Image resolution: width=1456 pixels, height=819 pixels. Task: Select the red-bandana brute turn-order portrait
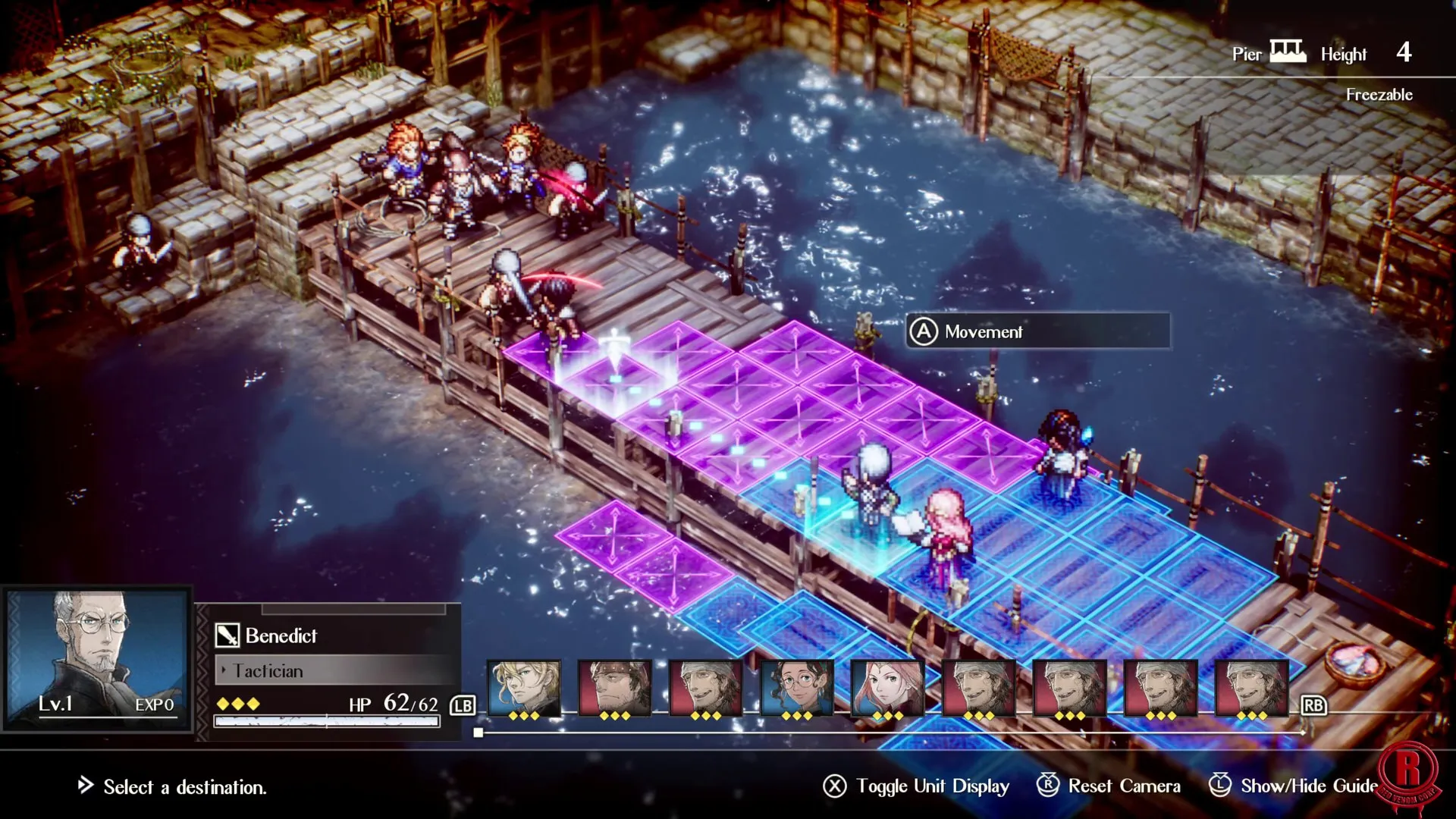coord(614,687)
